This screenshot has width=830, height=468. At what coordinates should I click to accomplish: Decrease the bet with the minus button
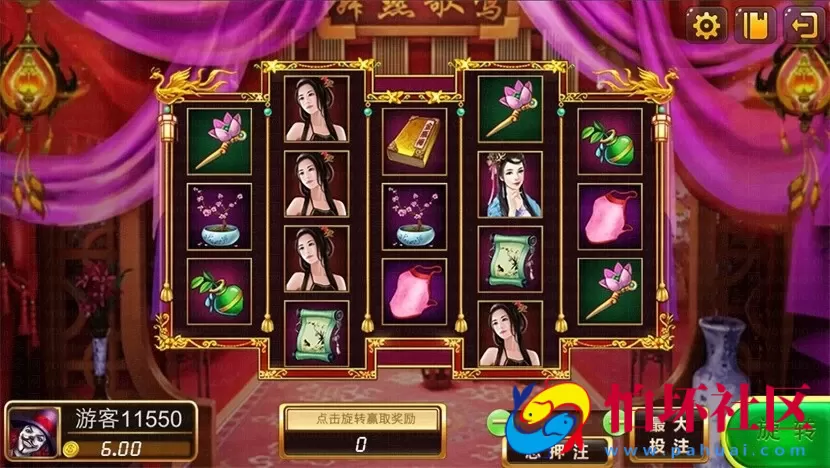tap(498, 421)
